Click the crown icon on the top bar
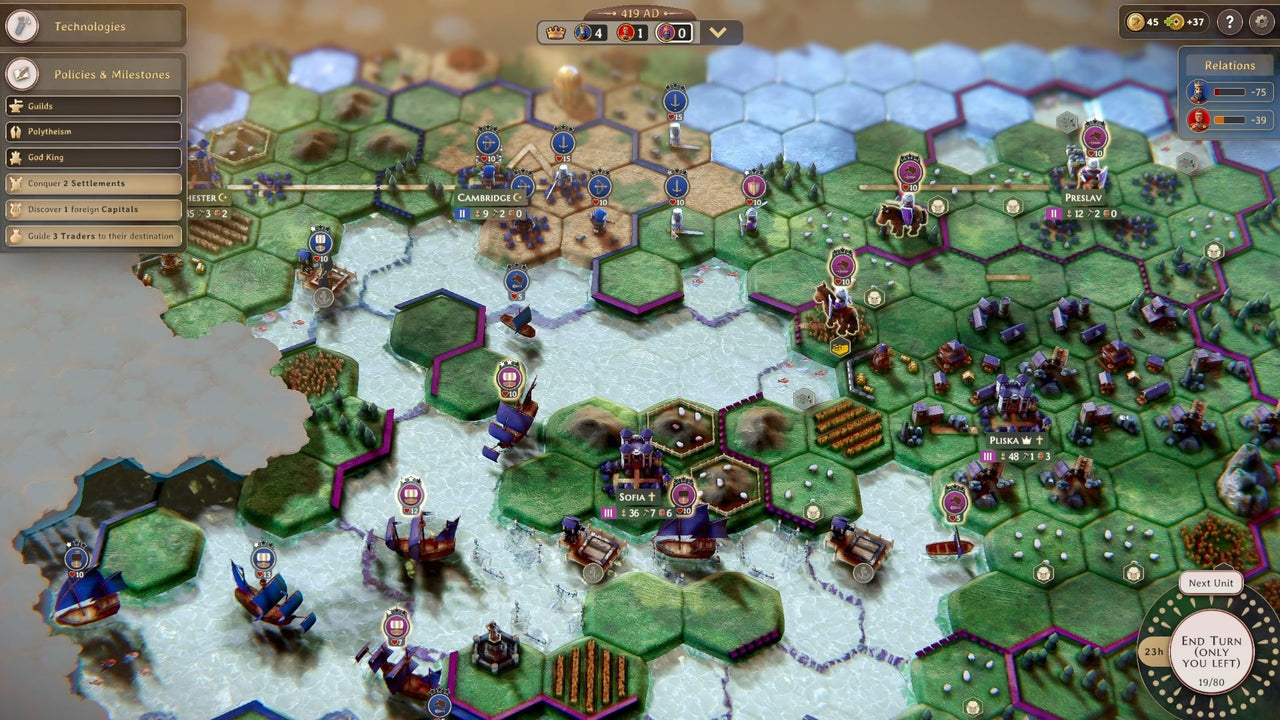Image resolution: width=1280 pixels, height=720 pixels. [555, 32]
